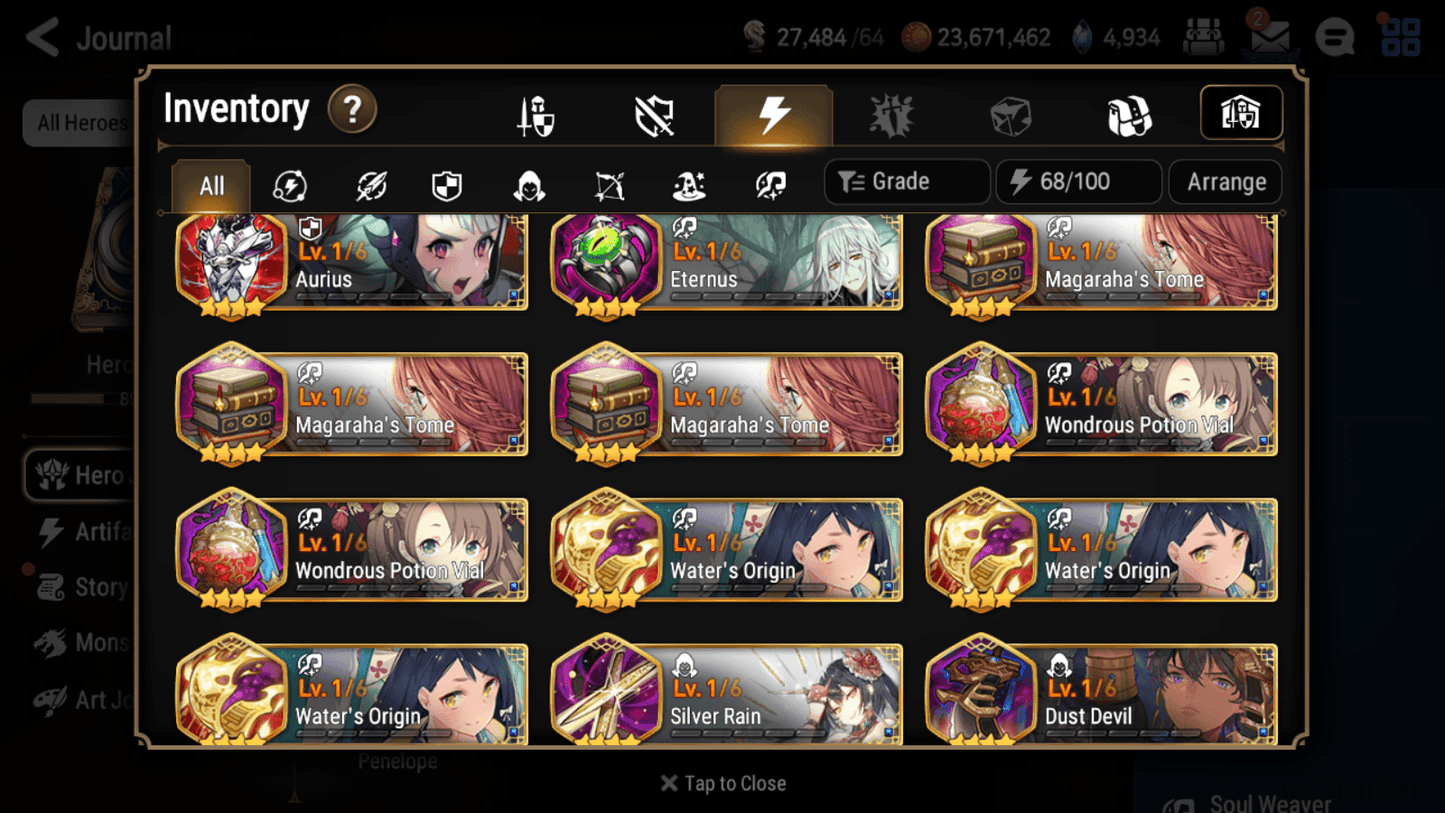Open the Grade sort dropdown
This screenshot has height=813, width=1445.
click(x=905, y=181)
